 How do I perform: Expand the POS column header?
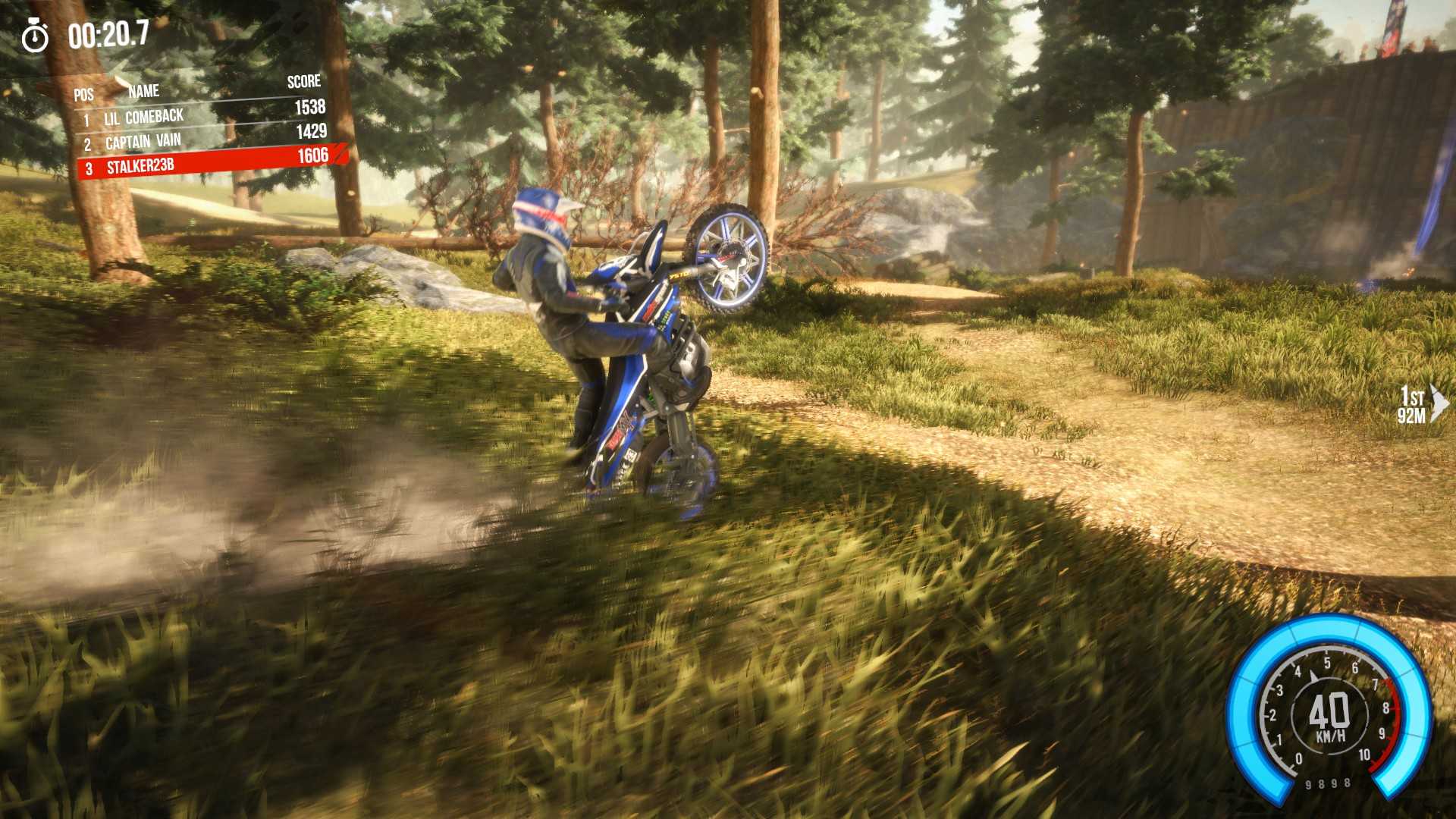[x=83, y=95]
